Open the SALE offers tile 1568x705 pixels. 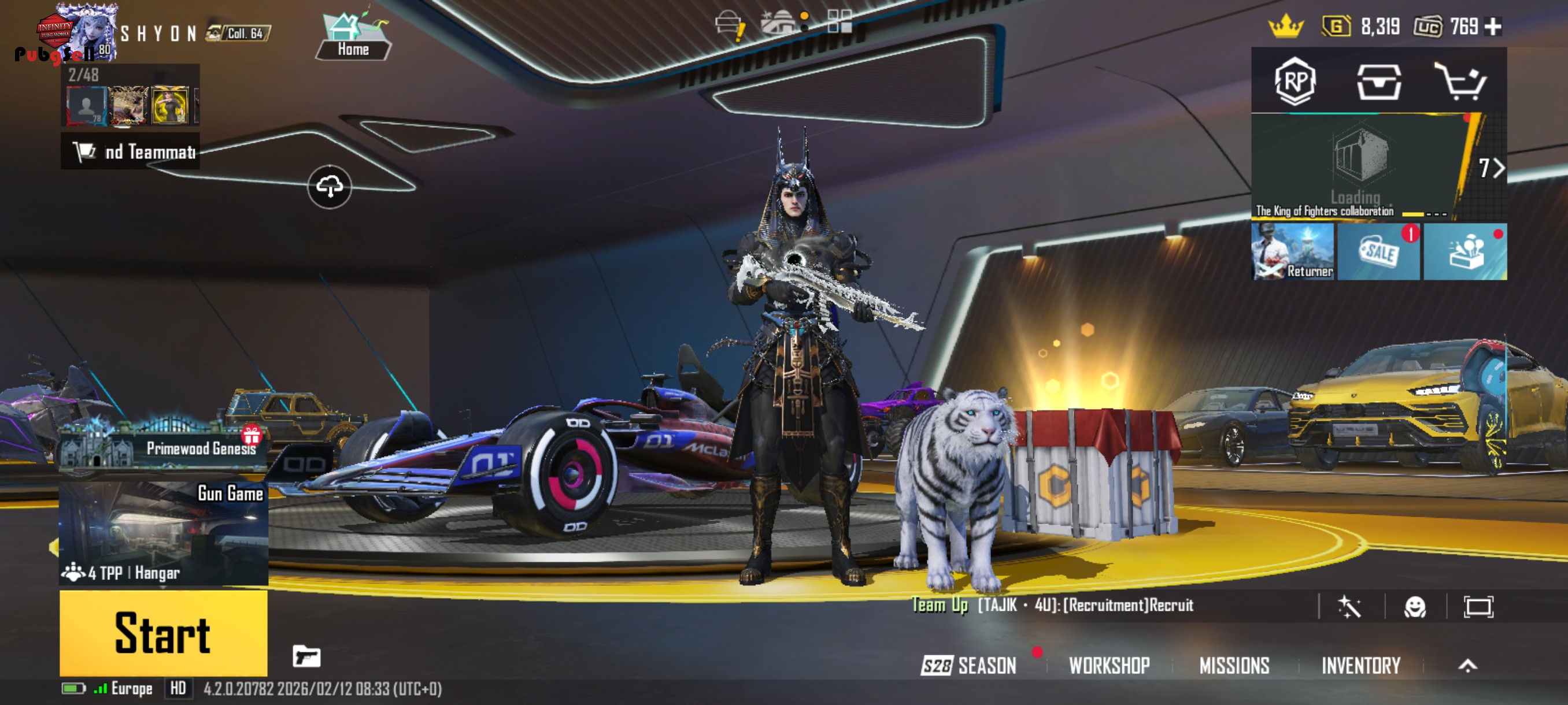1379,251
